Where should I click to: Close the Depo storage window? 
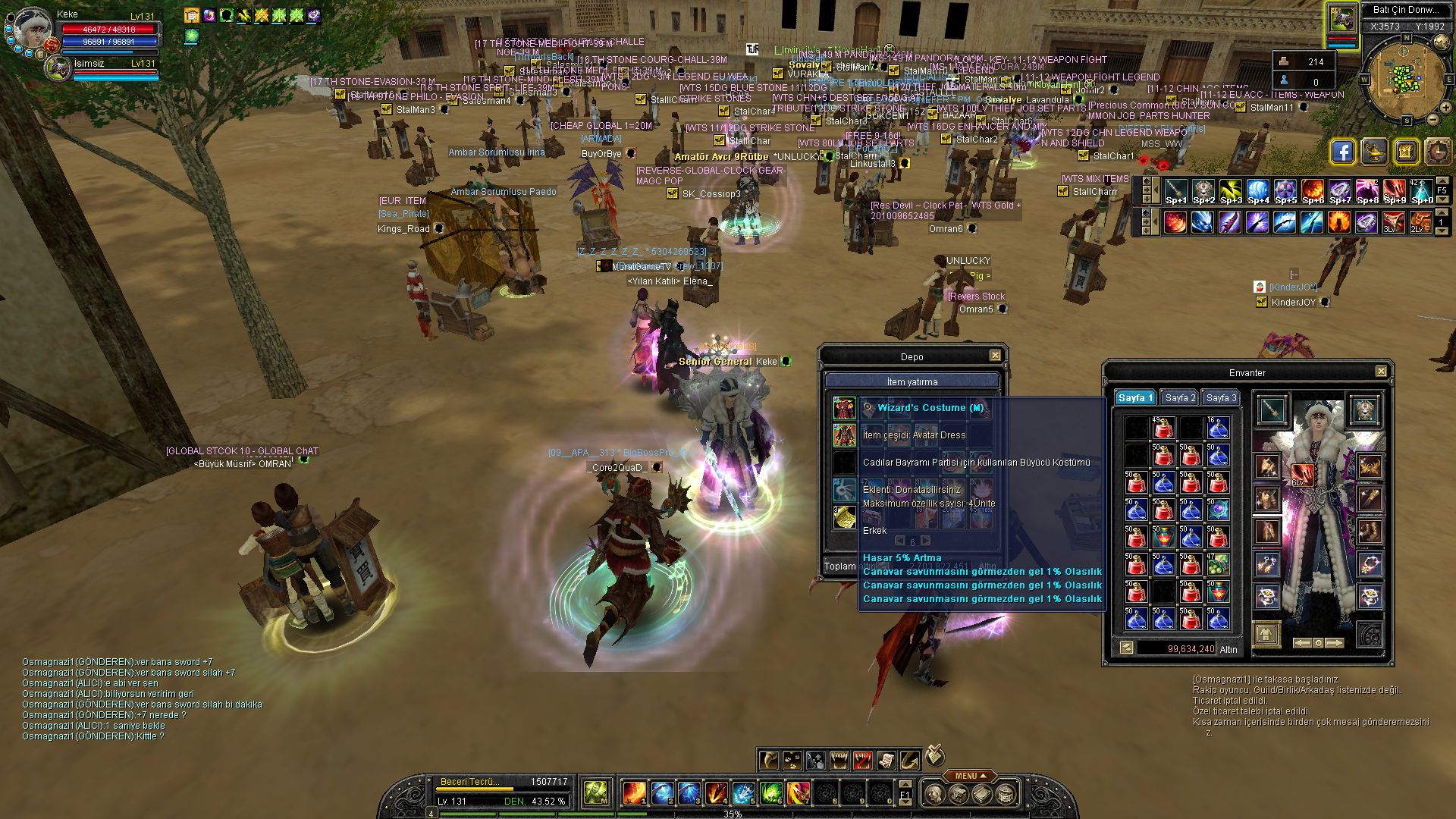[x=995, y=356]
